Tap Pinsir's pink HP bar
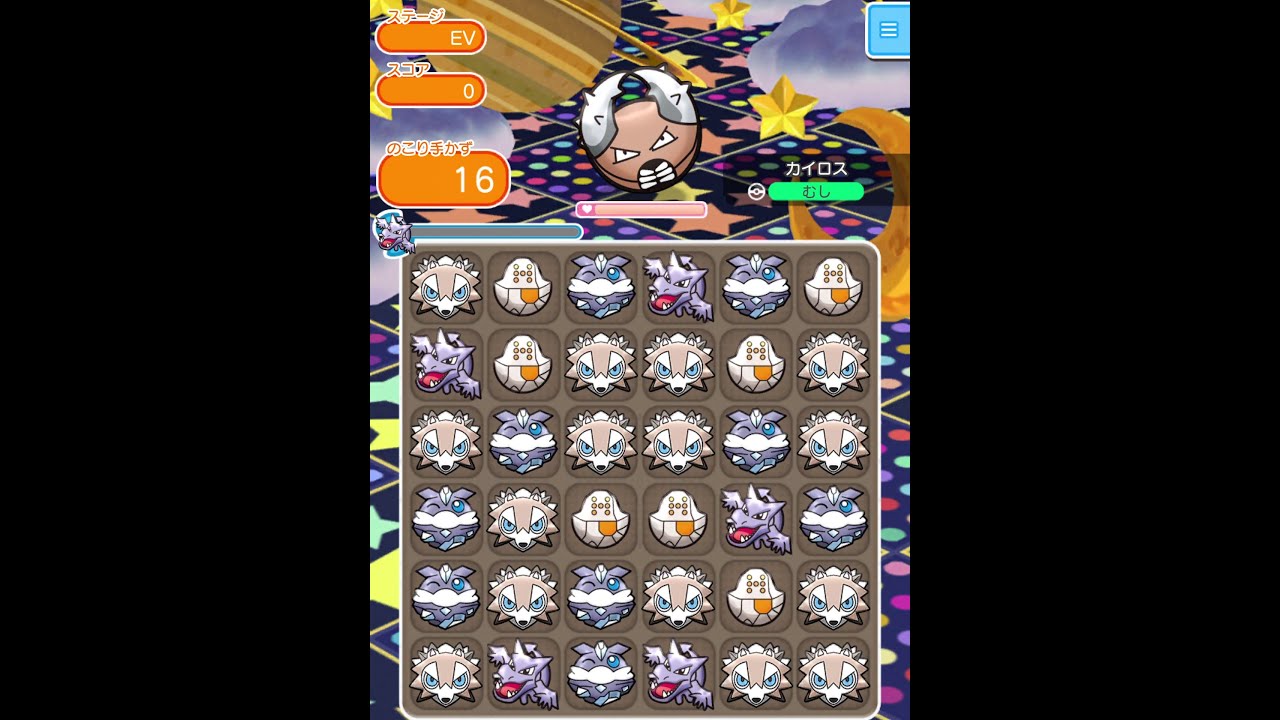The height and width of the screenshot is (720, 1280). pyautogui.click(x=643, y=209)
